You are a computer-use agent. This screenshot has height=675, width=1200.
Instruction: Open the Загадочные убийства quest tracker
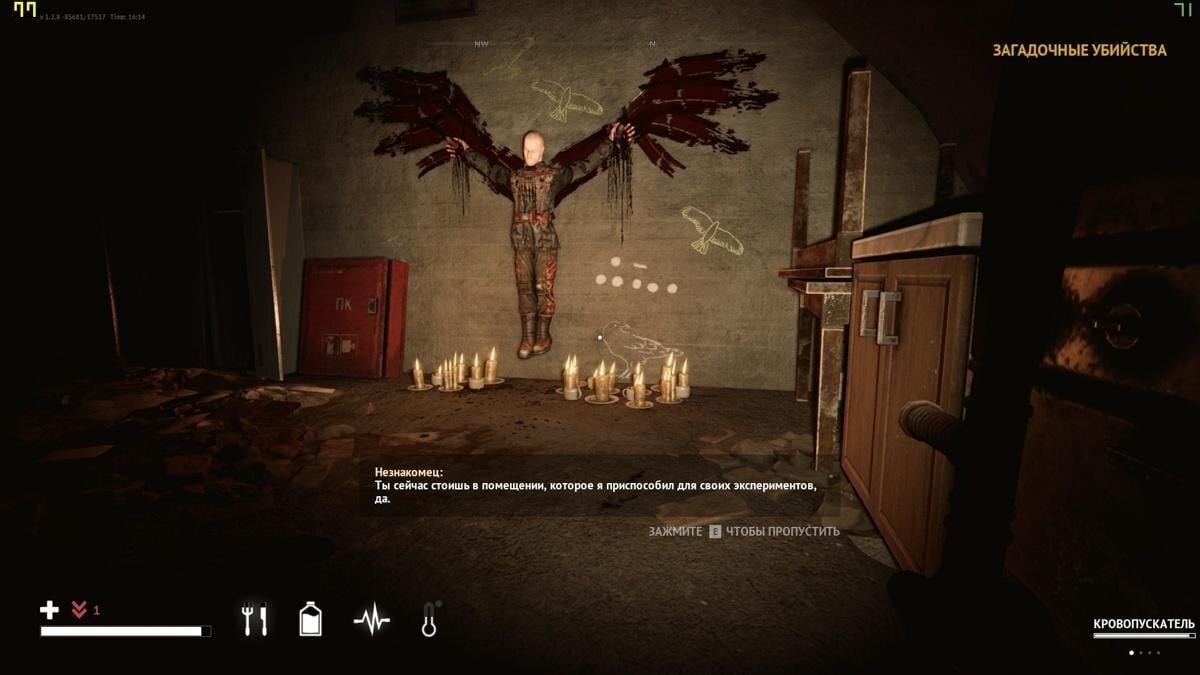click(1079, 50)
